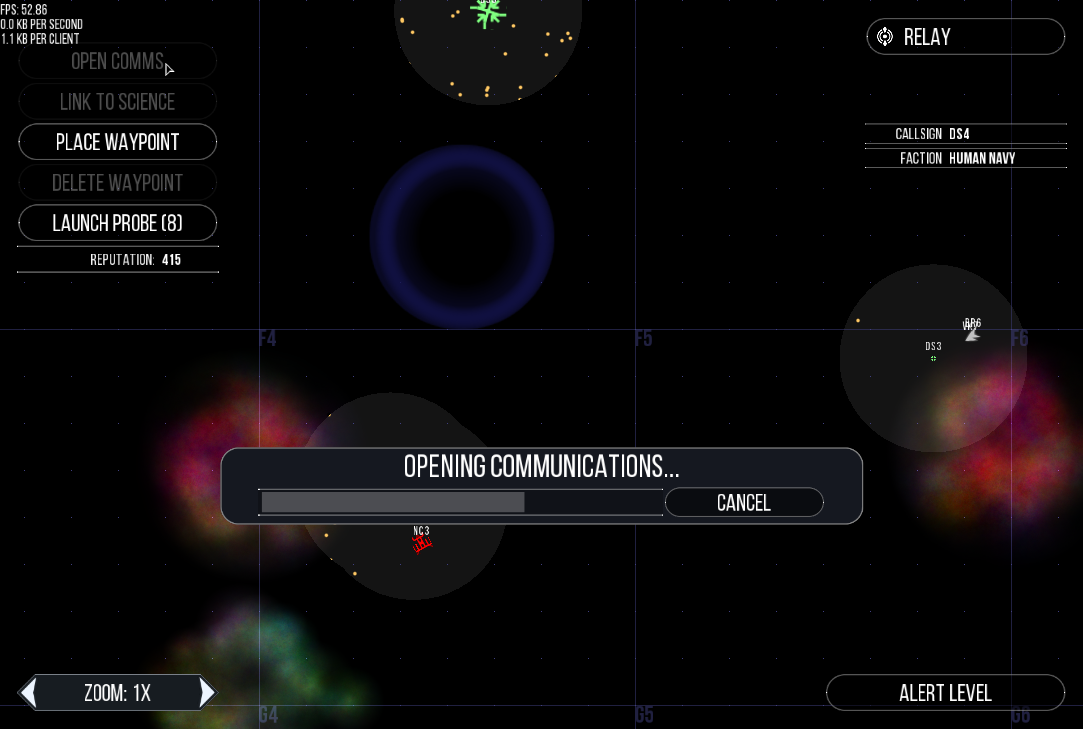1083x729 pixels.
Task: Click the Link to Science button
Action: point(118,102)
